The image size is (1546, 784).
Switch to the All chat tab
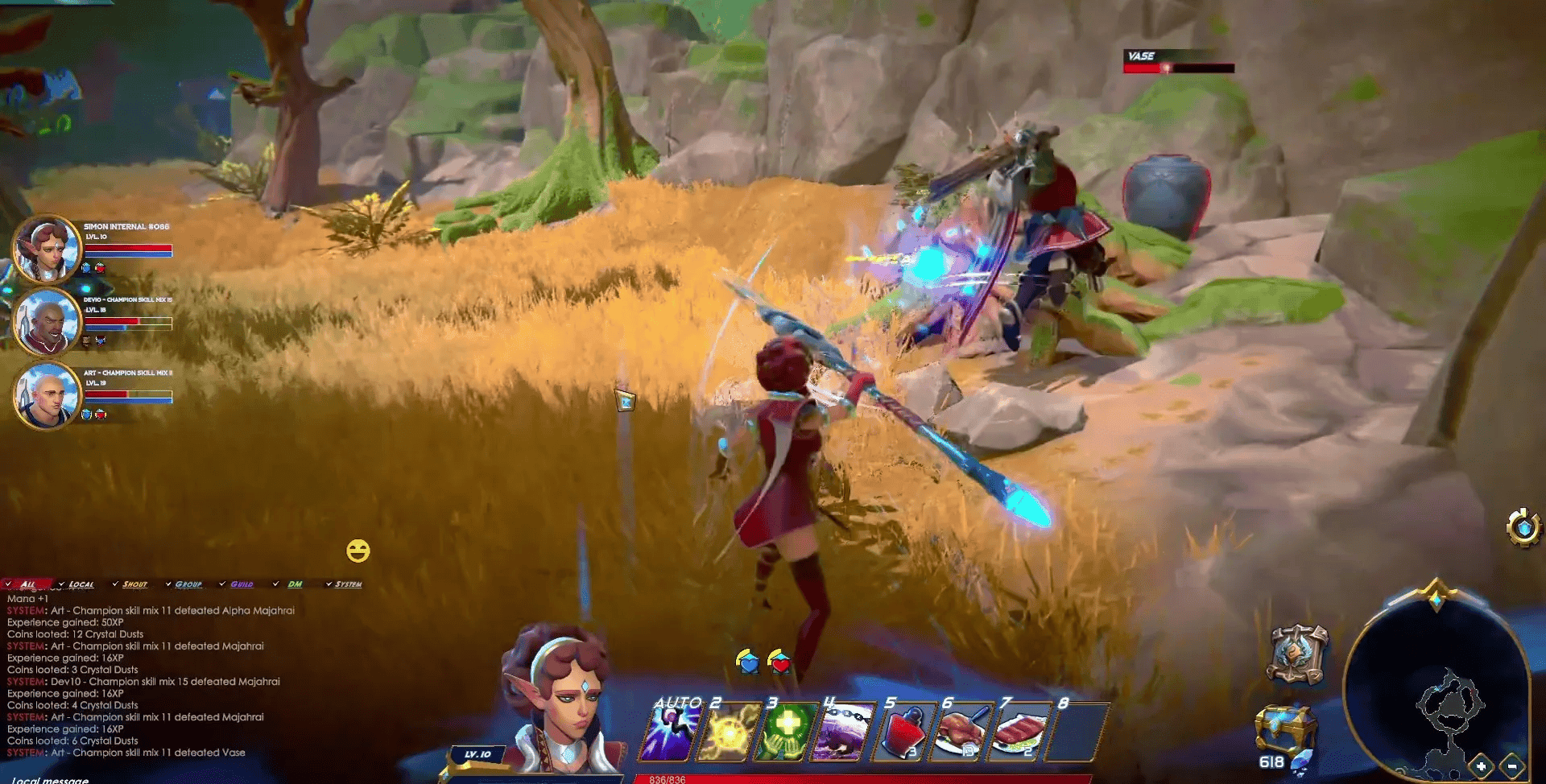pos(29,584)
